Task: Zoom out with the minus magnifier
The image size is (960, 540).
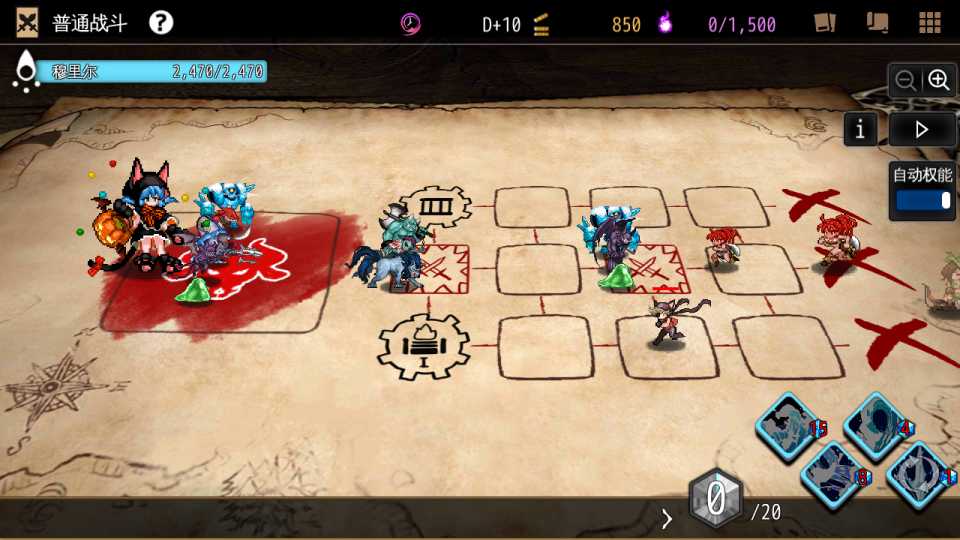Action: (905, 81)
